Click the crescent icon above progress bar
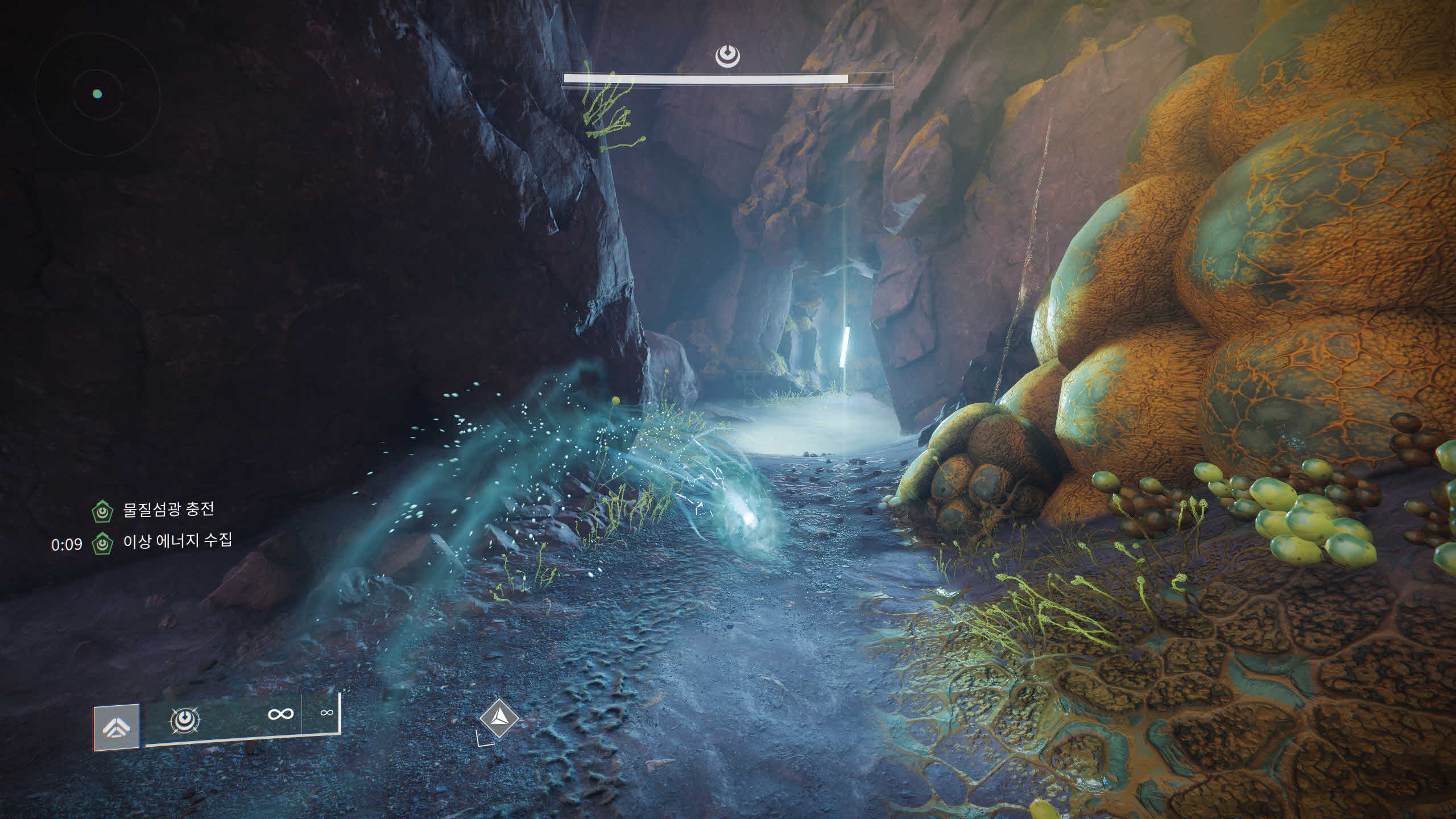 coord(727,56)
